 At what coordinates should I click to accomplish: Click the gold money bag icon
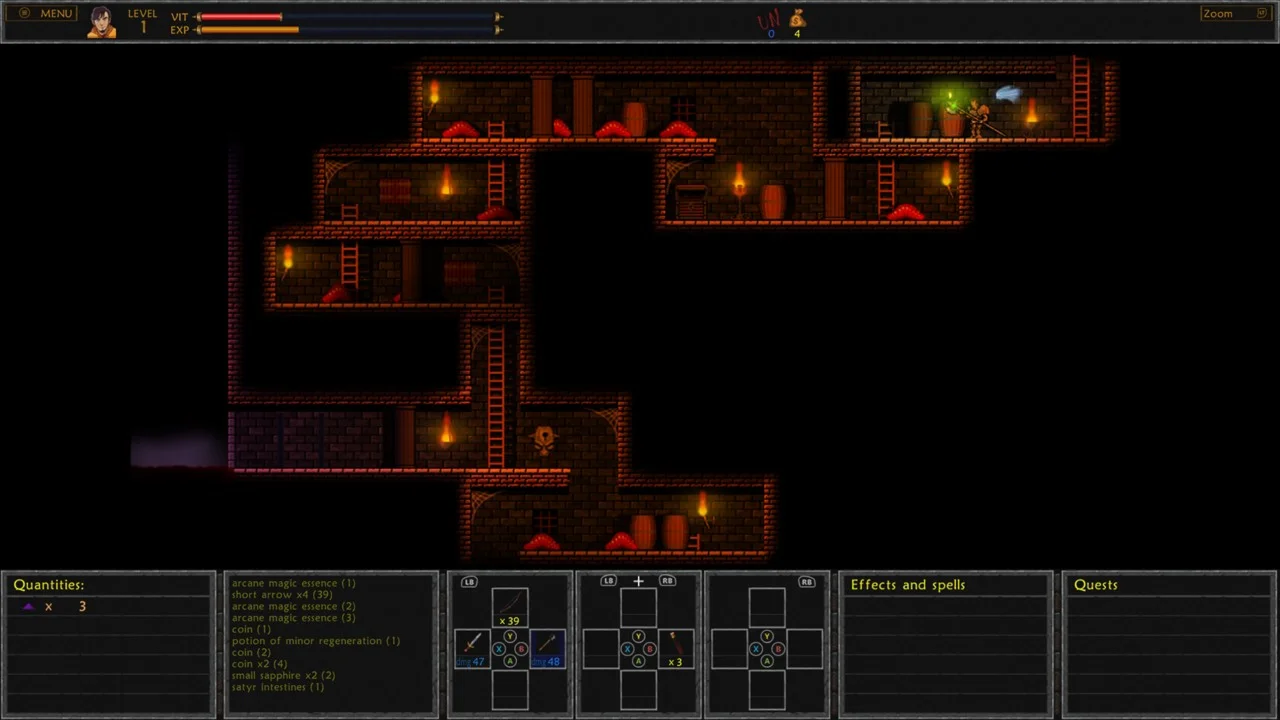pos(797,19)
